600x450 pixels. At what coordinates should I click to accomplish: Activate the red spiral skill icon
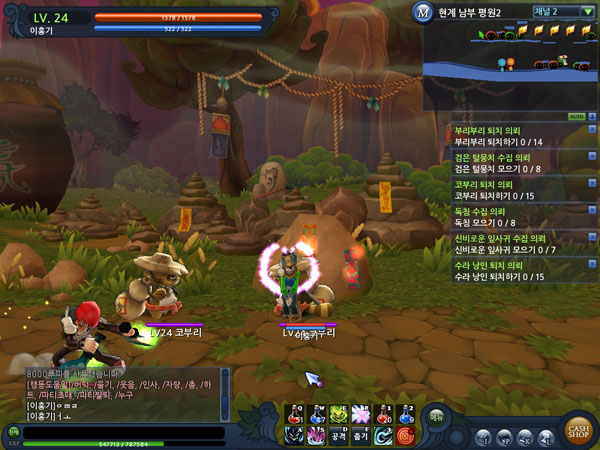point(405,436)
